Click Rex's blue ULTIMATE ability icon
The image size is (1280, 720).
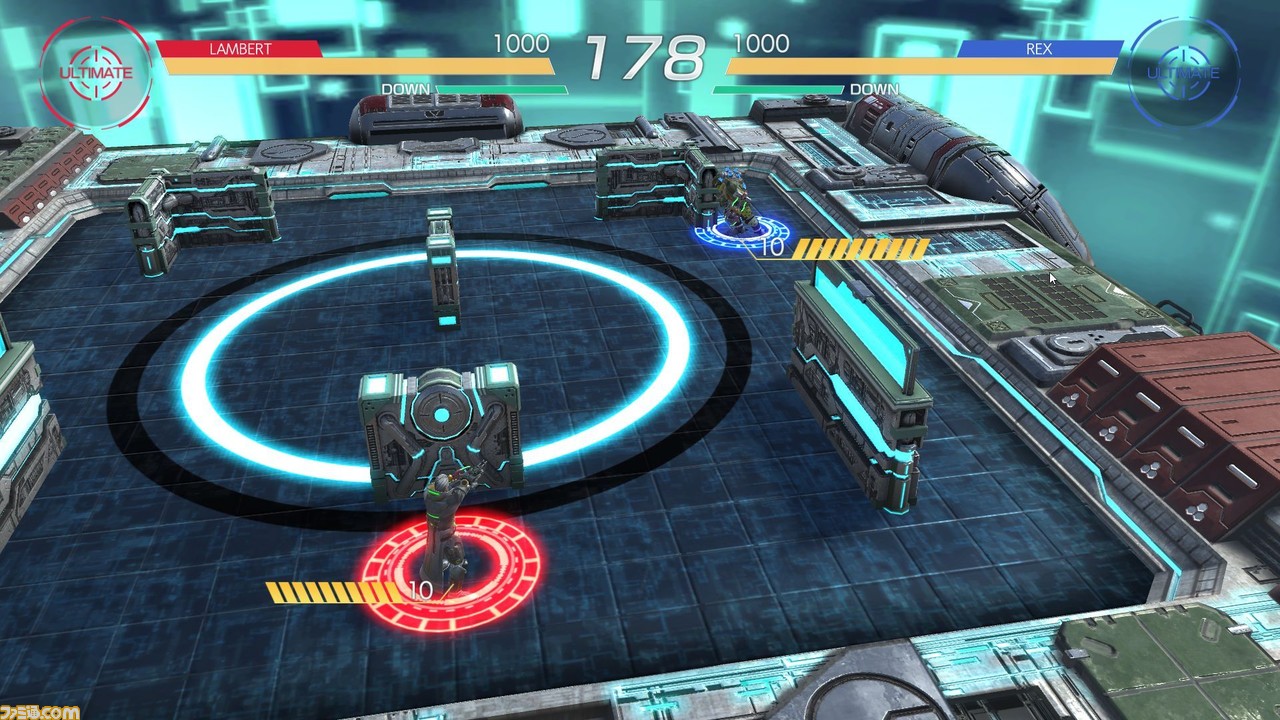tap(1183, 73)
